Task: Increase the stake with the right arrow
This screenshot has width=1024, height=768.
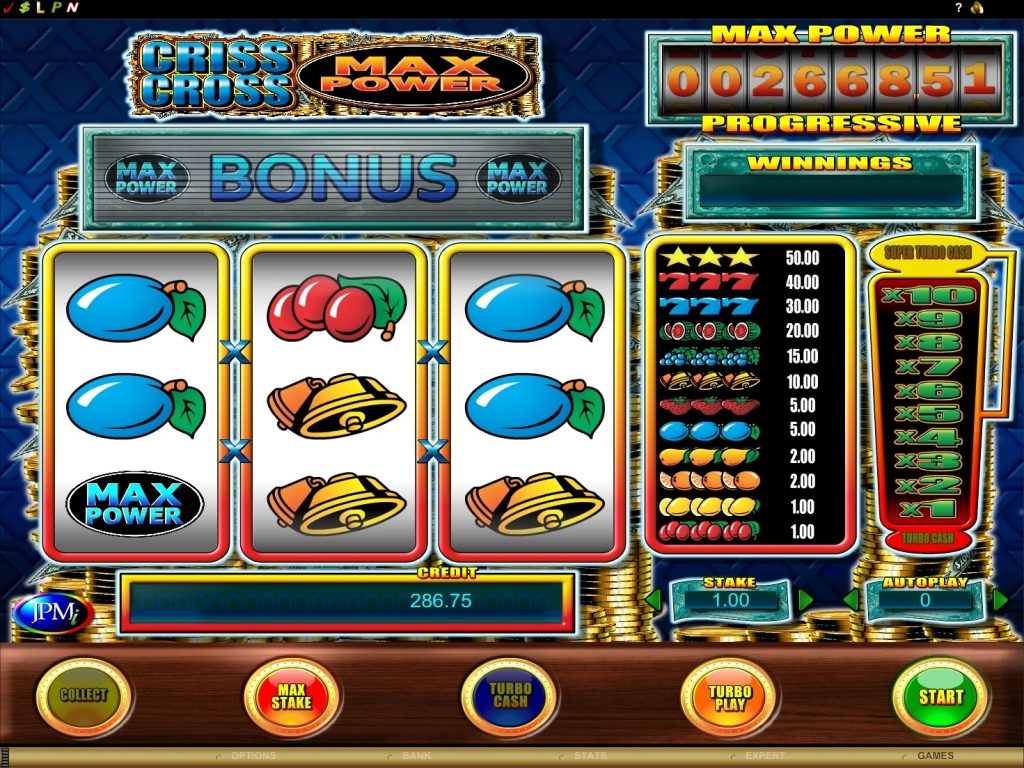Action: pyautogui.click(x=805, y=600)
